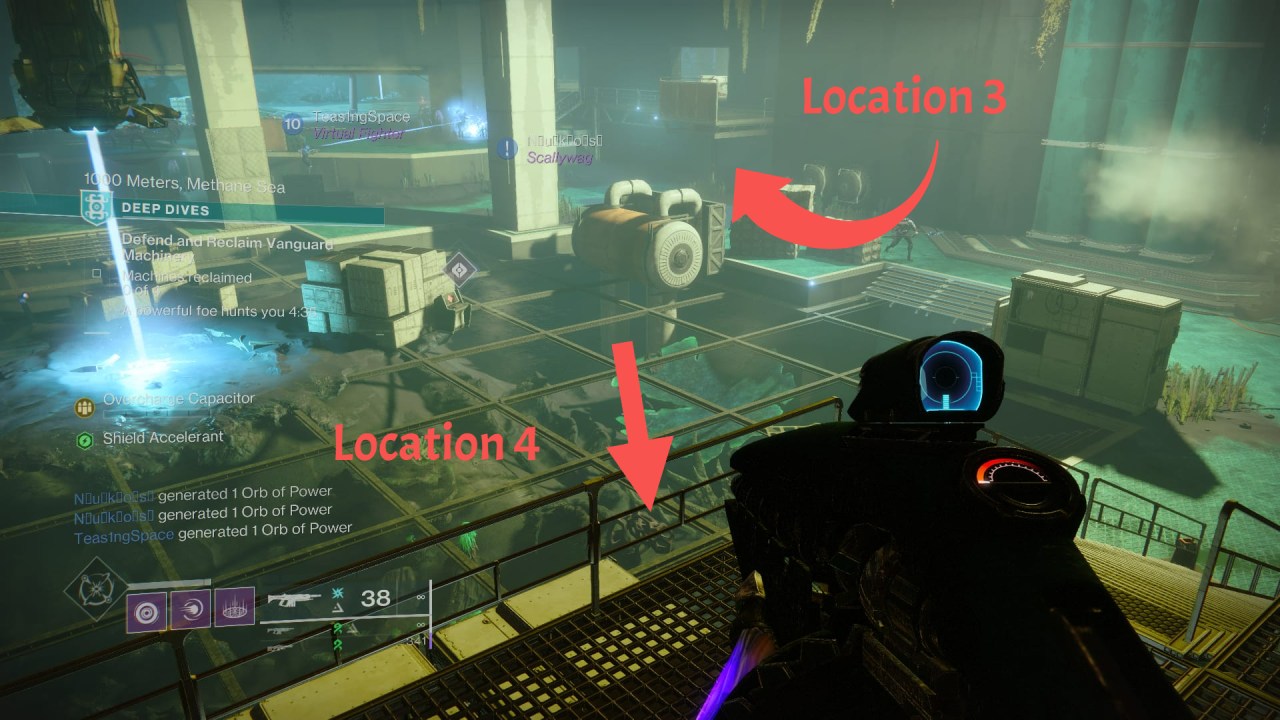Click the equipped auto rifle weapon icon
The width and height of the screenshot is (1280, 720).
point(292,599)
